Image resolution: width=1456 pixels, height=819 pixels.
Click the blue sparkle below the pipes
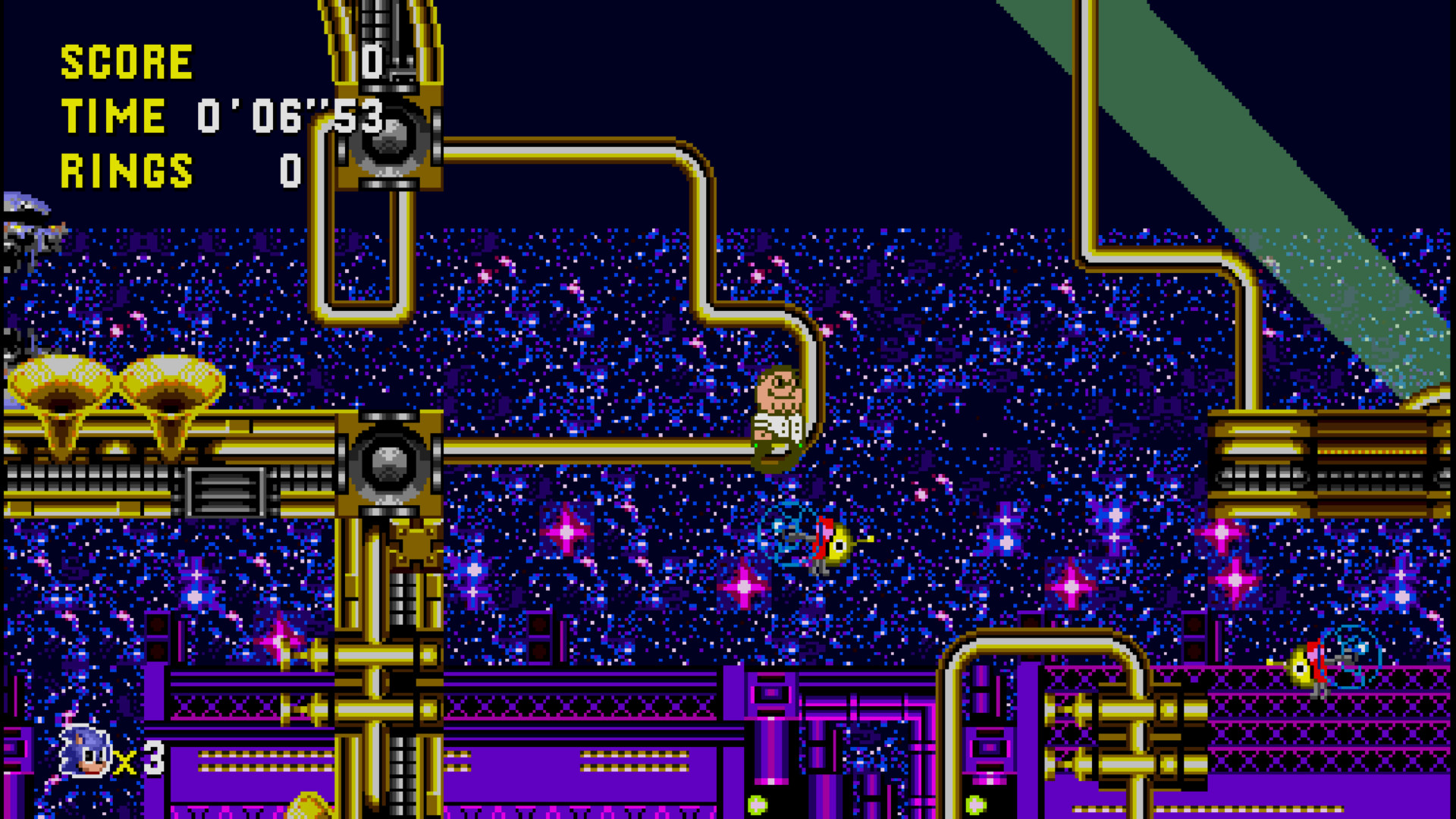coord(474,569)
